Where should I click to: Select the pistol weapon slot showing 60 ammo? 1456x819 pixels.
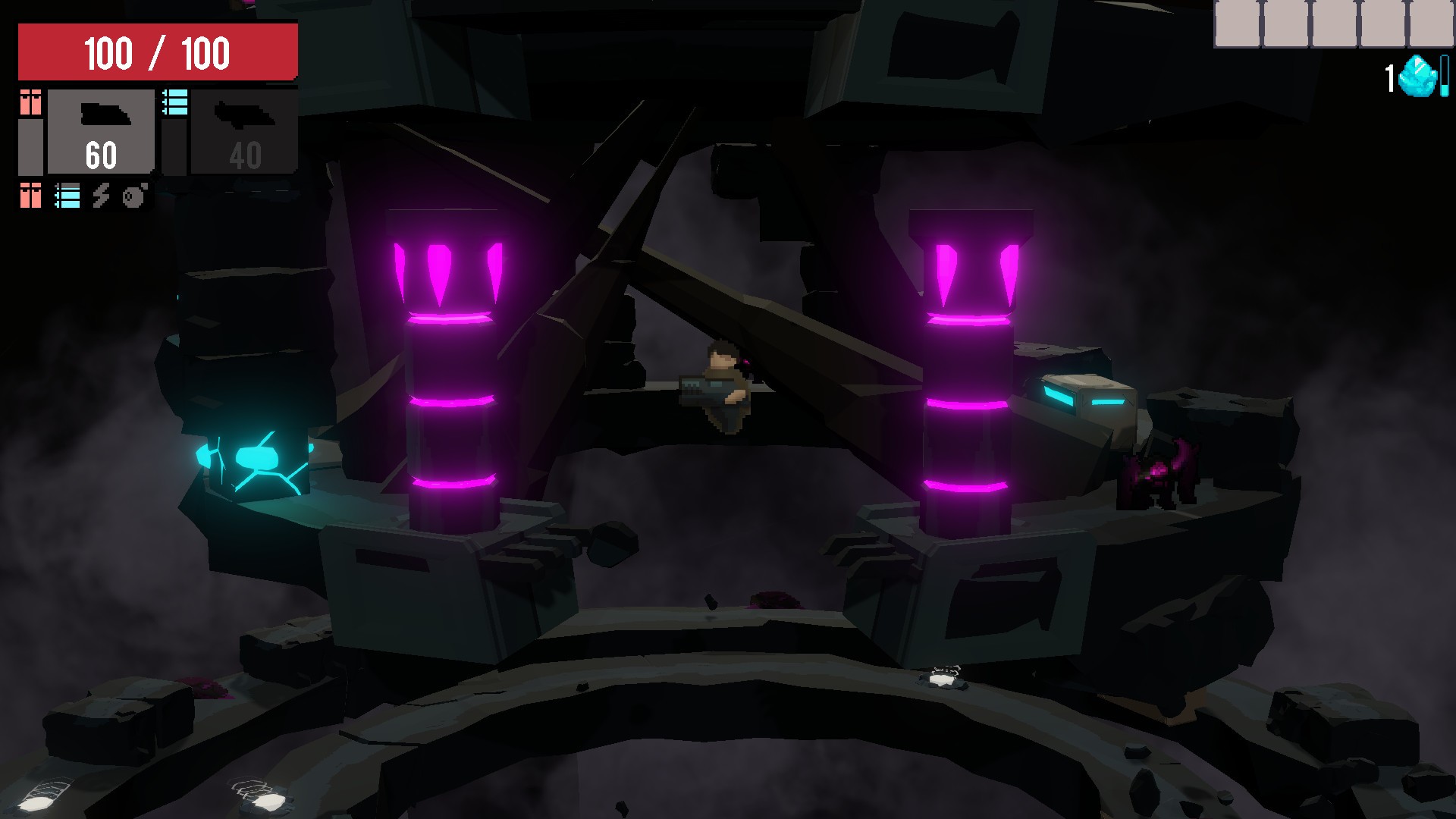point(101,130)
